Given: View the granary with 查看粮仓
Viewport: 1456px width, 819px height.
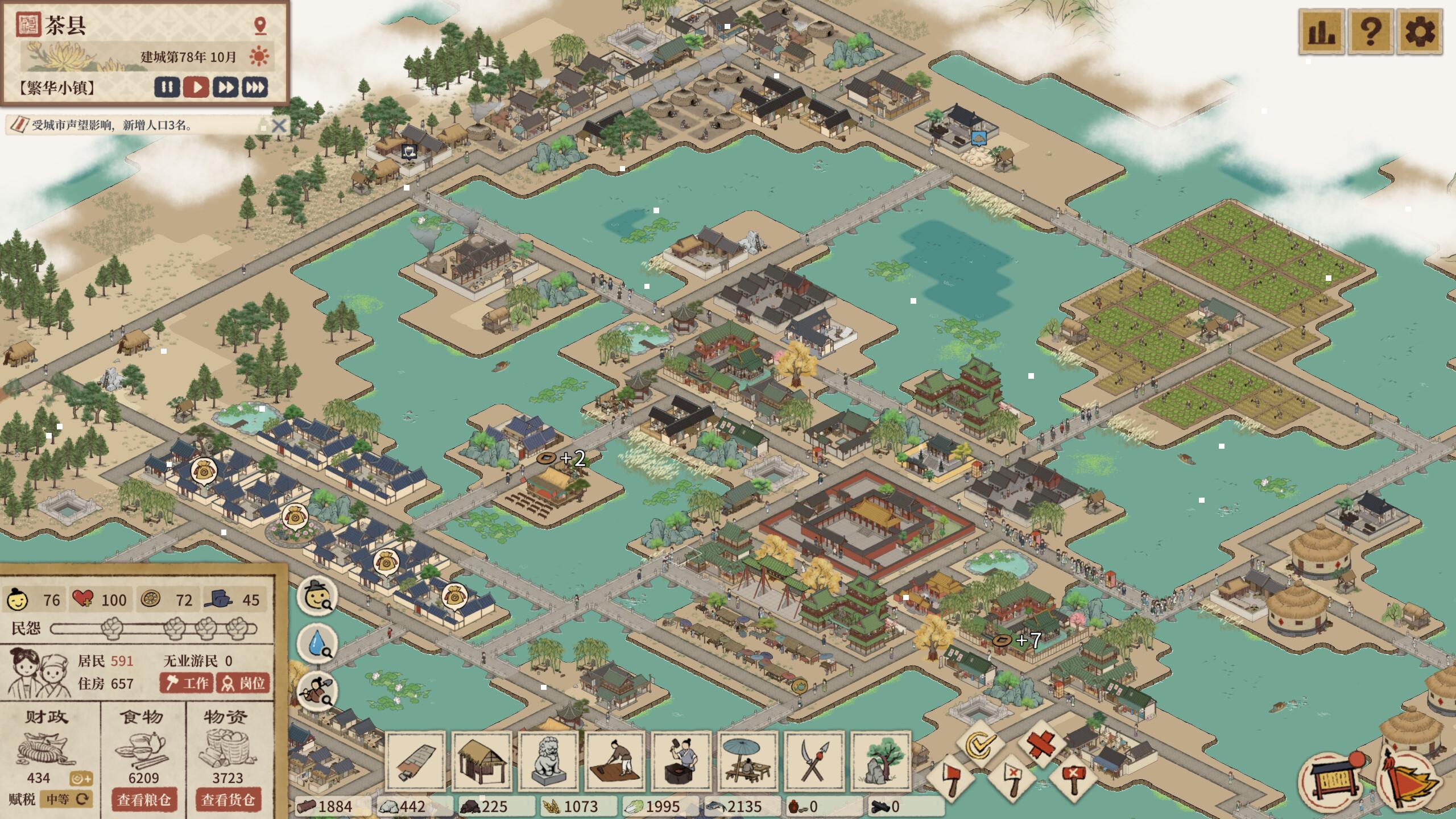Looking at the screenshot, I should tap(144, 800).
